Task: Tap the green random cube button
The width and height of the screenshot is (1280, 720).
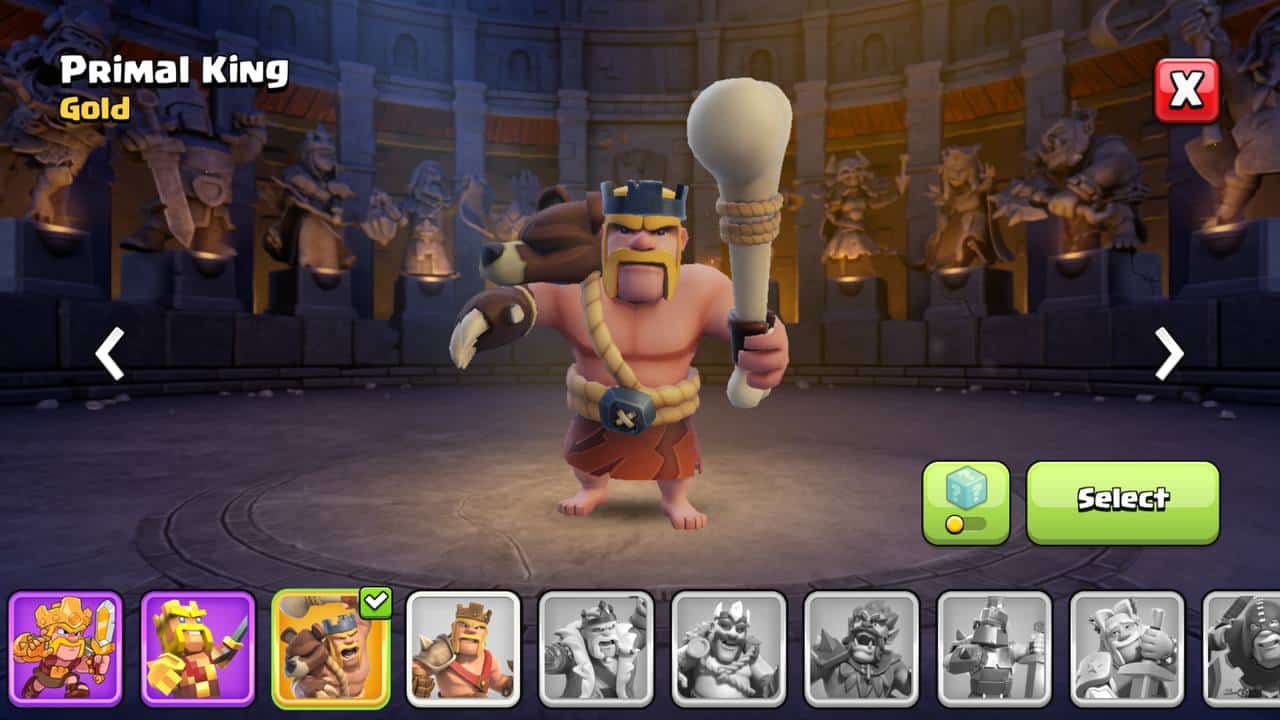Action: click(x=966, y=502)
